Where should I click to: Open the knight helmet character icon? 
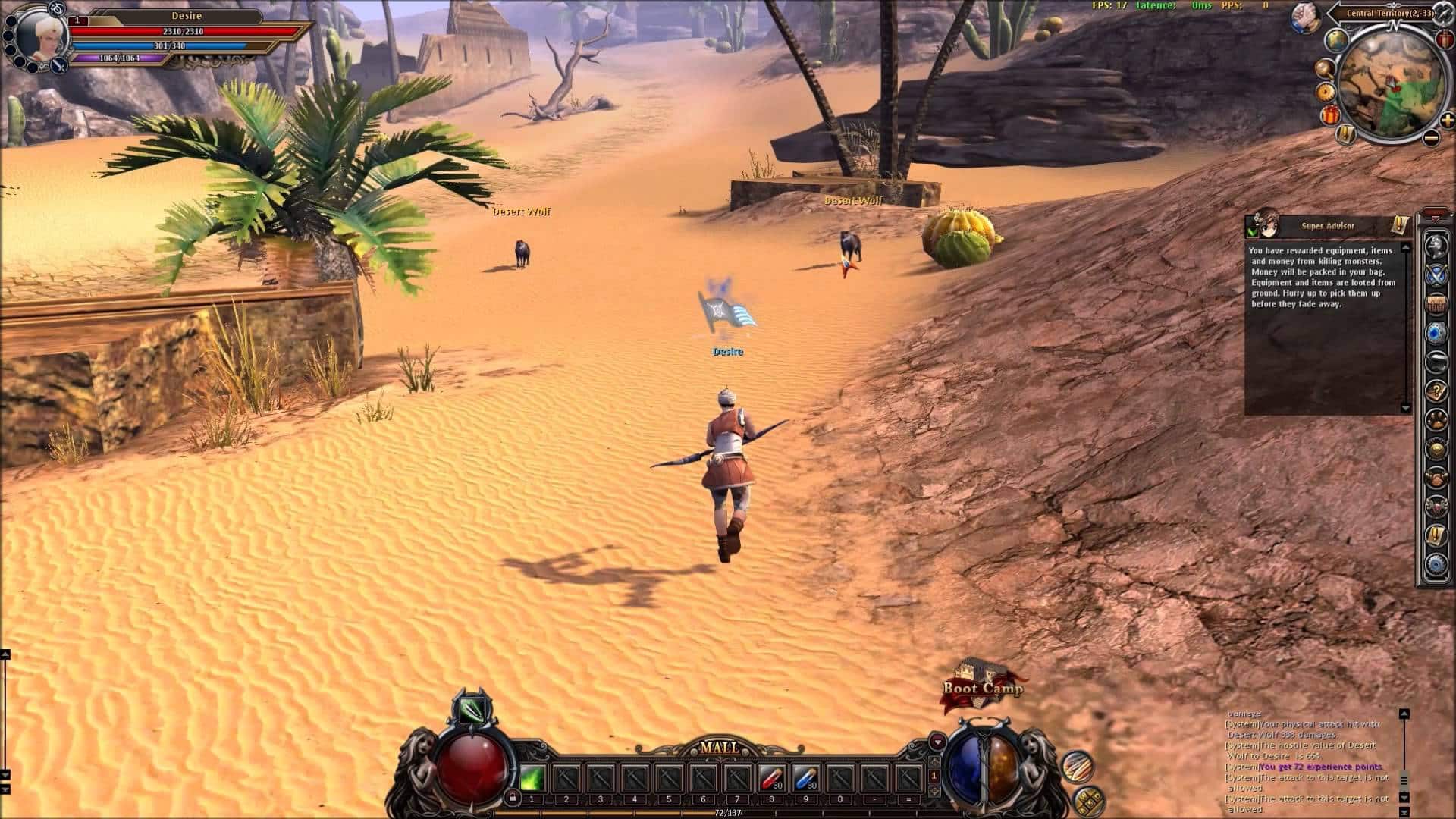pyautogui.click(x=1436, y=245)
